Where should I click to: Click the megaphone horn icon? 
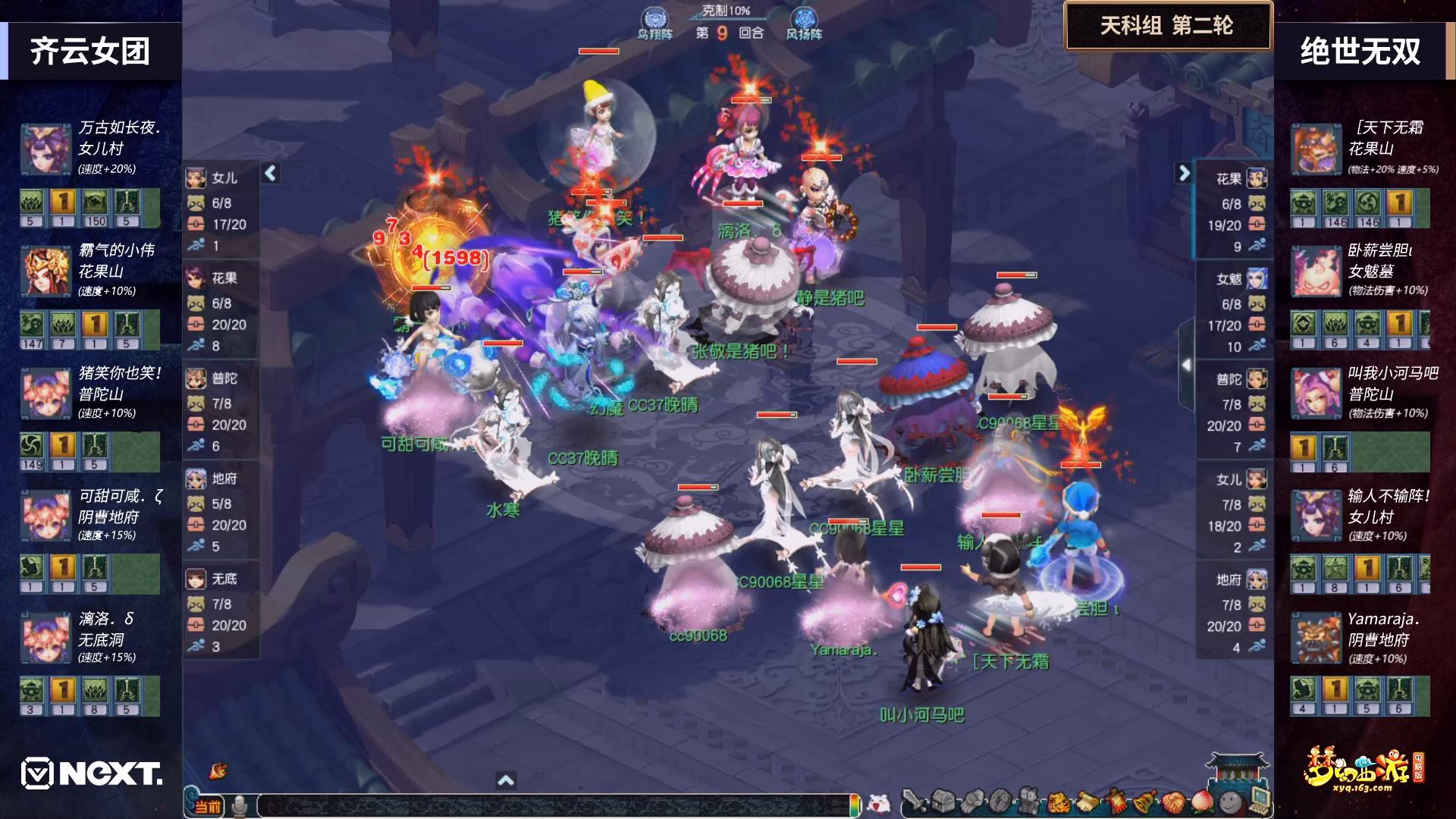coord(219,771)
